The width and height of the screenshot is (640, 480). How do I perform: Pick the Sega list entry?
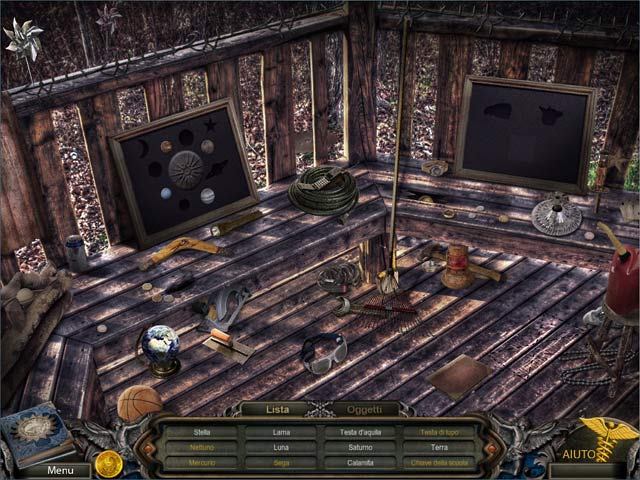pos(280,463)
